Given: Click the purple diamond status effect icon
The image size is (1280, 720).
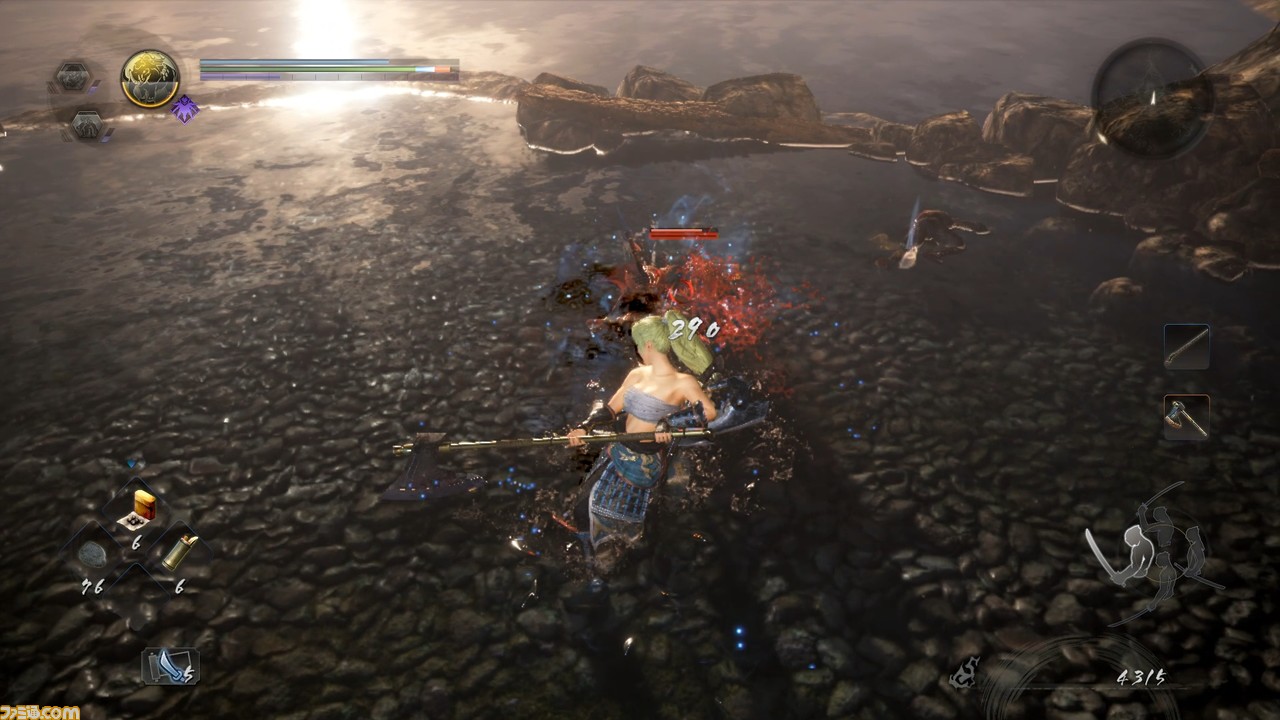Looking at the screenshot, I should [184, 109].
